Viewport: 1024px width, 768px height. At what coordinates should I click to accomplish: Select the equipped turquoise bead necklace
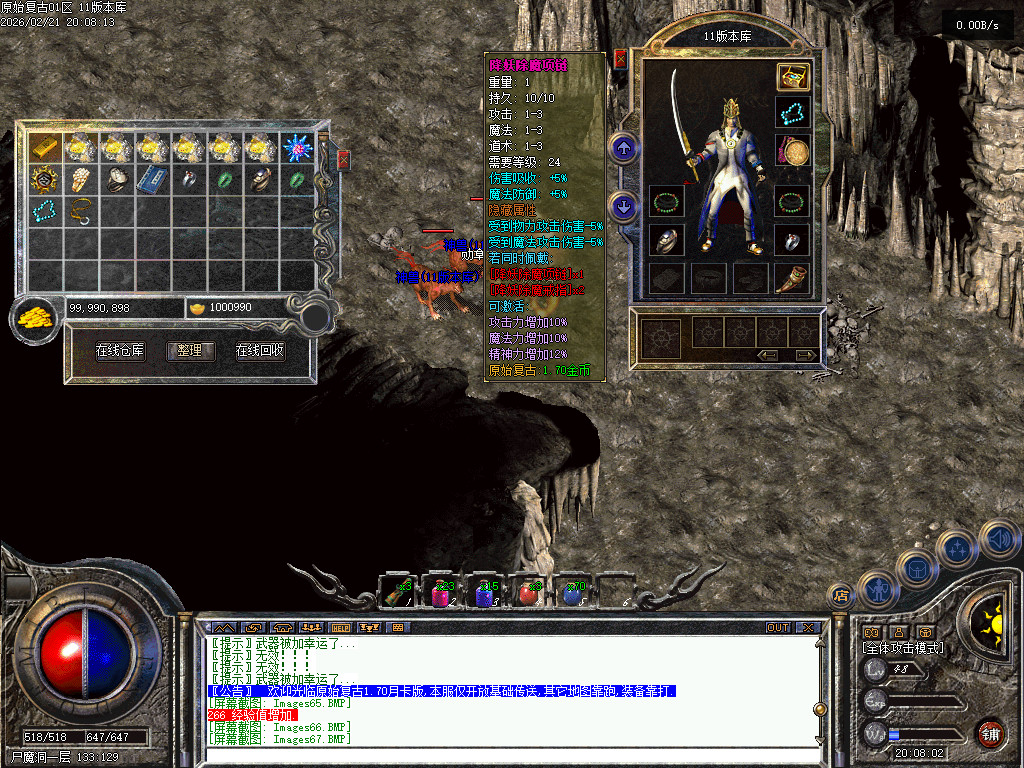click(793, 113)
